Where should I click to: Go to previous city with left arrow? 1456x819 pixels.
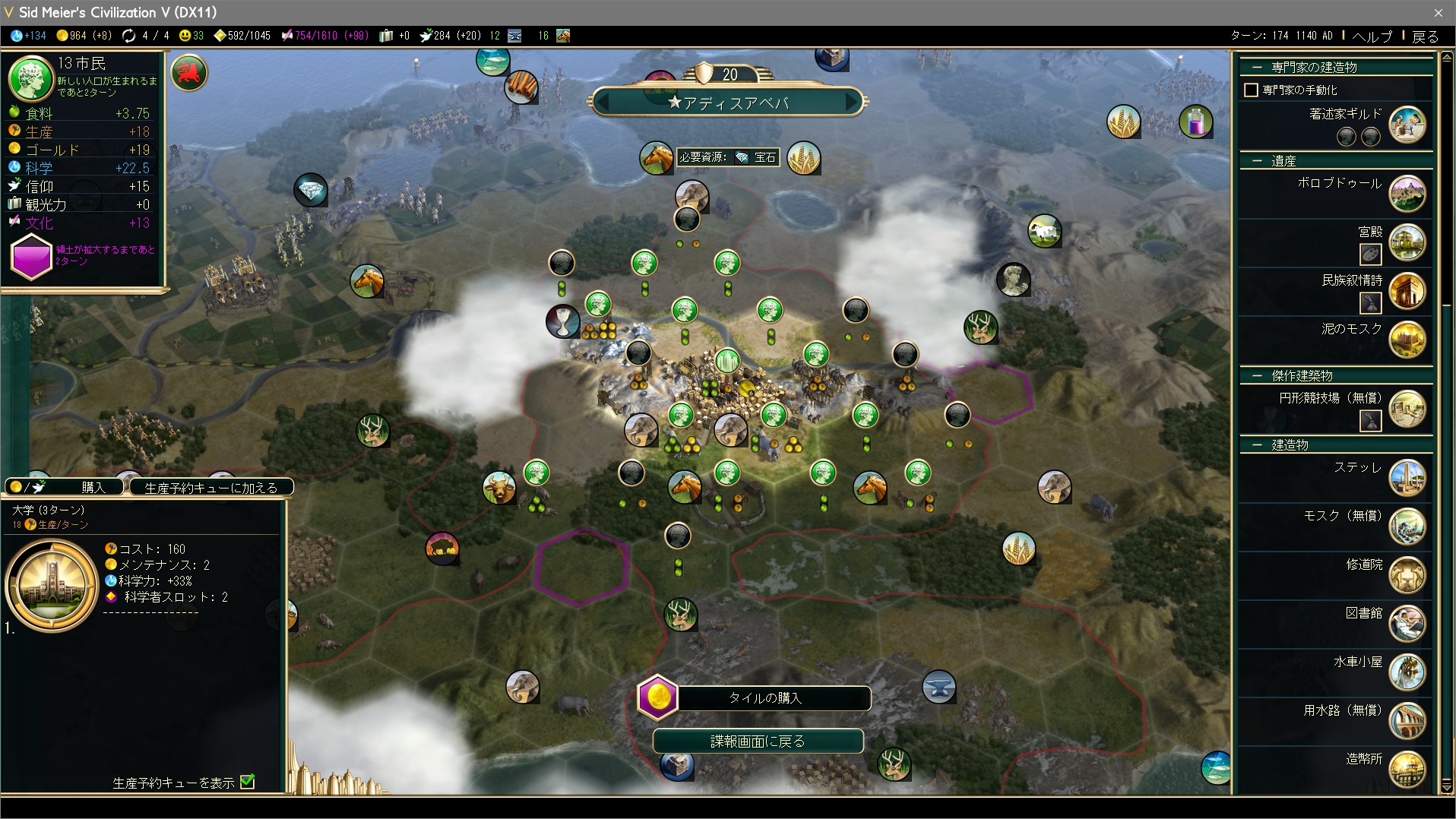(603, 102)
